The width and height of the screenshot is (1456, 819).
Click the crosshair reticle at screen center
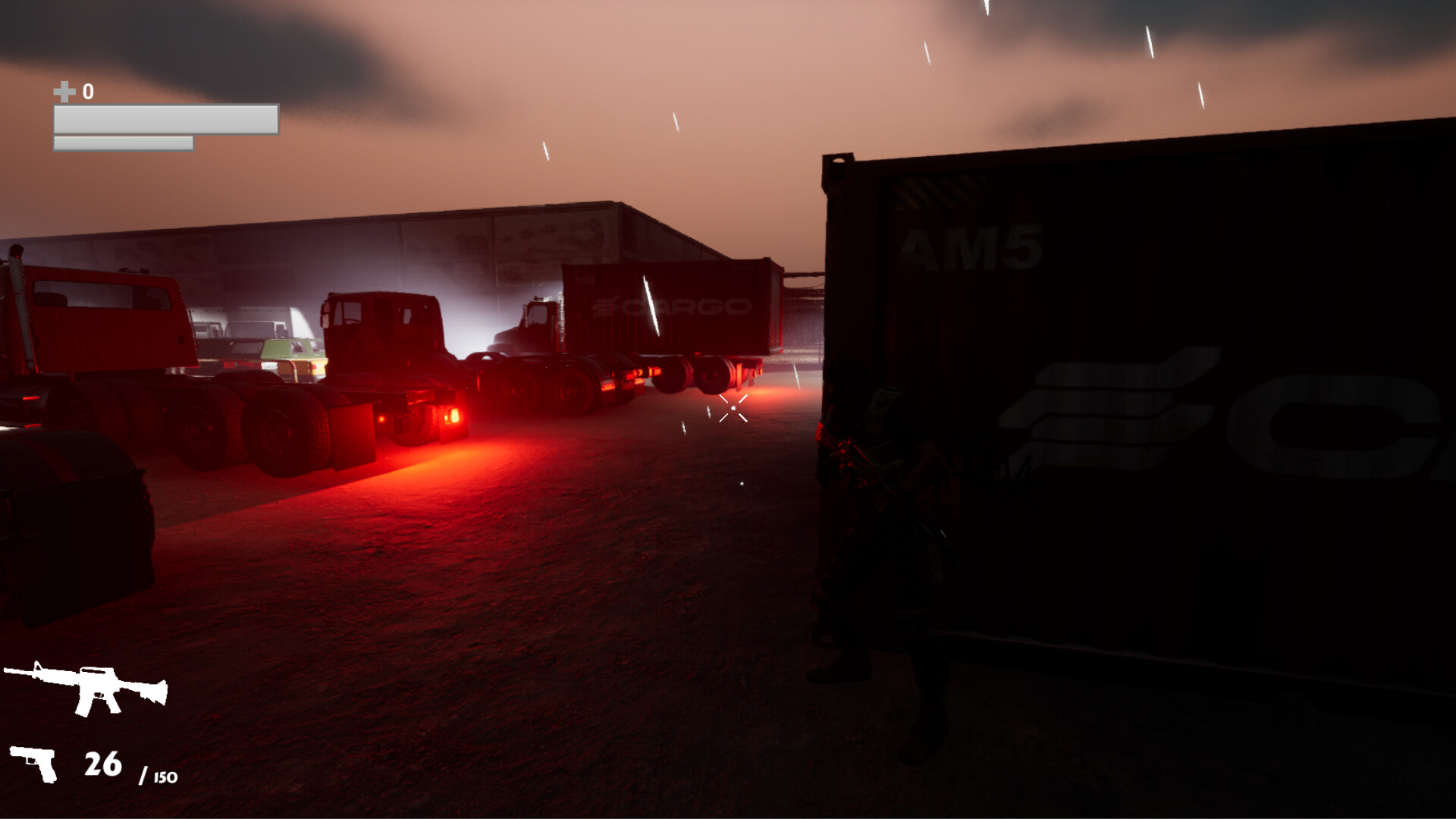point(732,409)
